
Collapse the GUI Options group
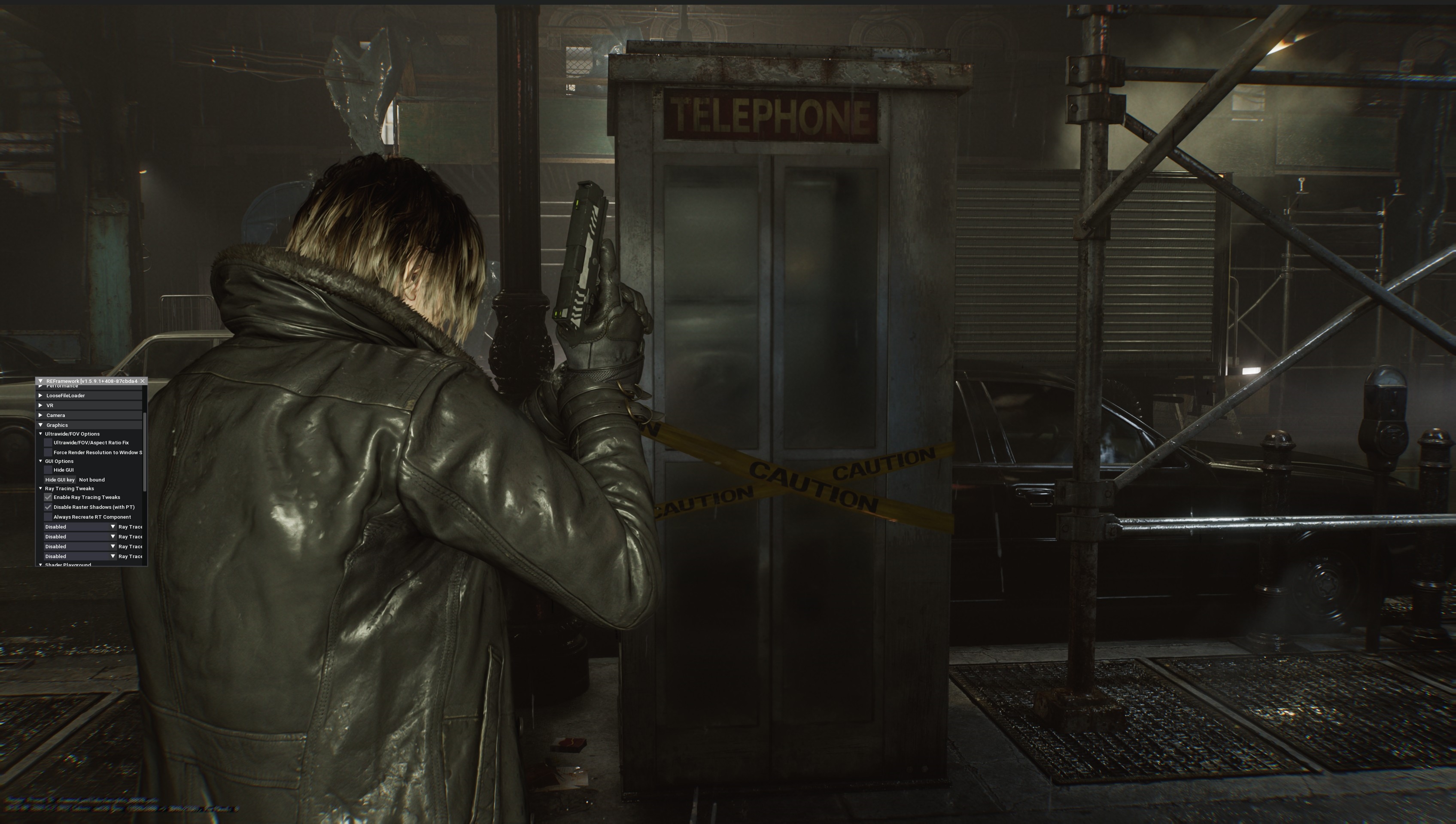click(41, 461)
